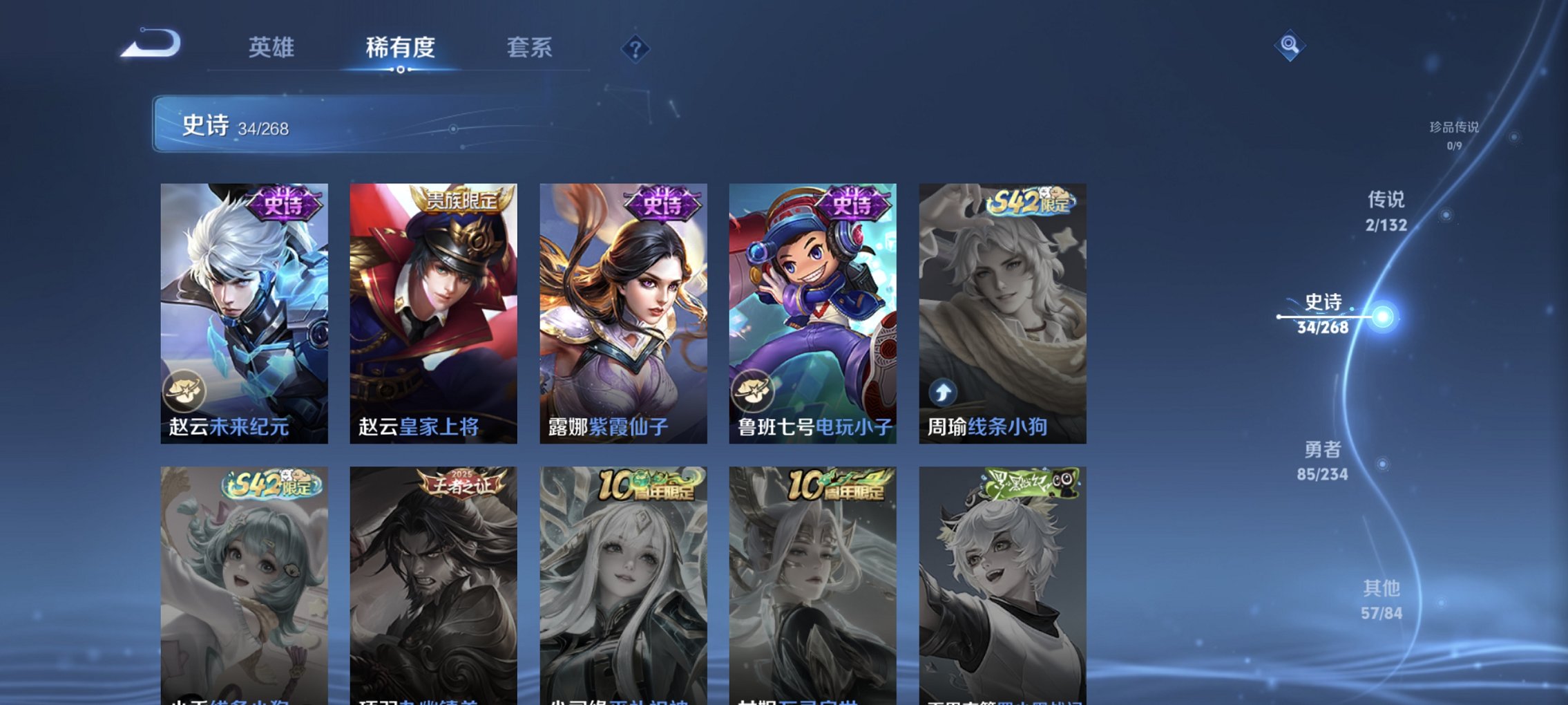
Task: Click the question mark help icon
Action: pos(636,50)
